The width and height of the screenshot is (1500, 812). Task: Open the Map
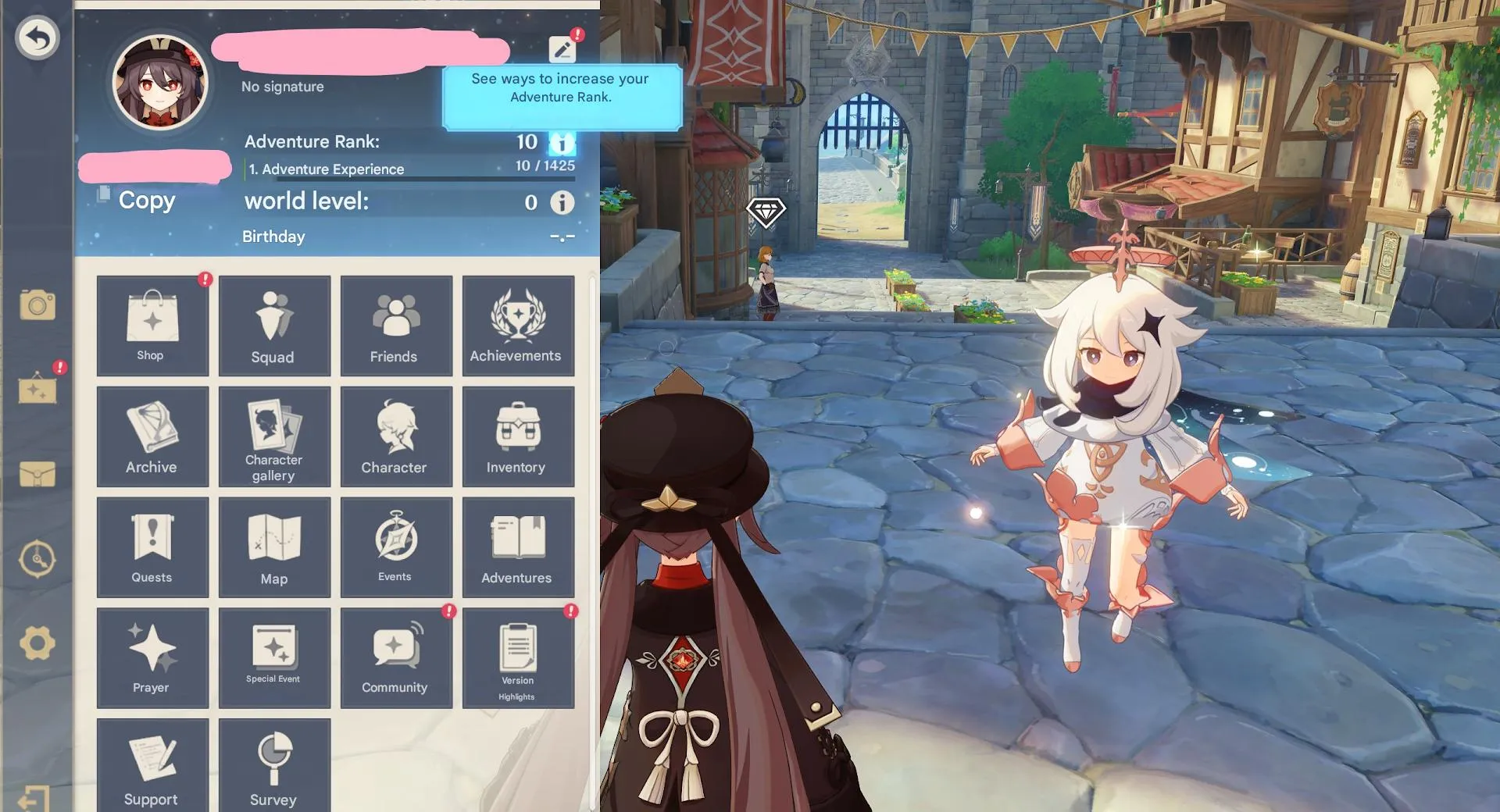[274, 547]
